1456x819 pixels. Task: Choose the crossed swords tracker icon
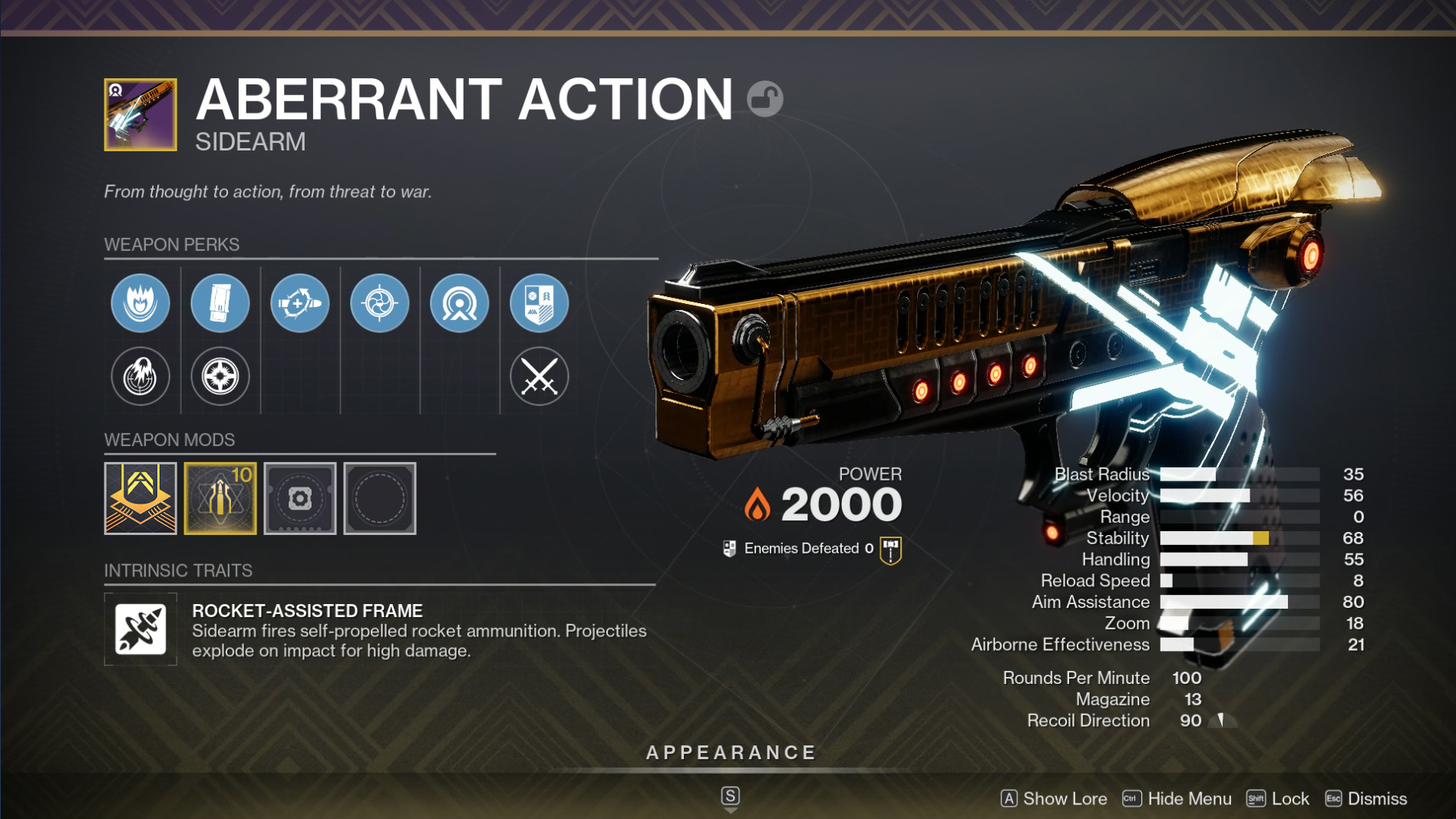540,376
